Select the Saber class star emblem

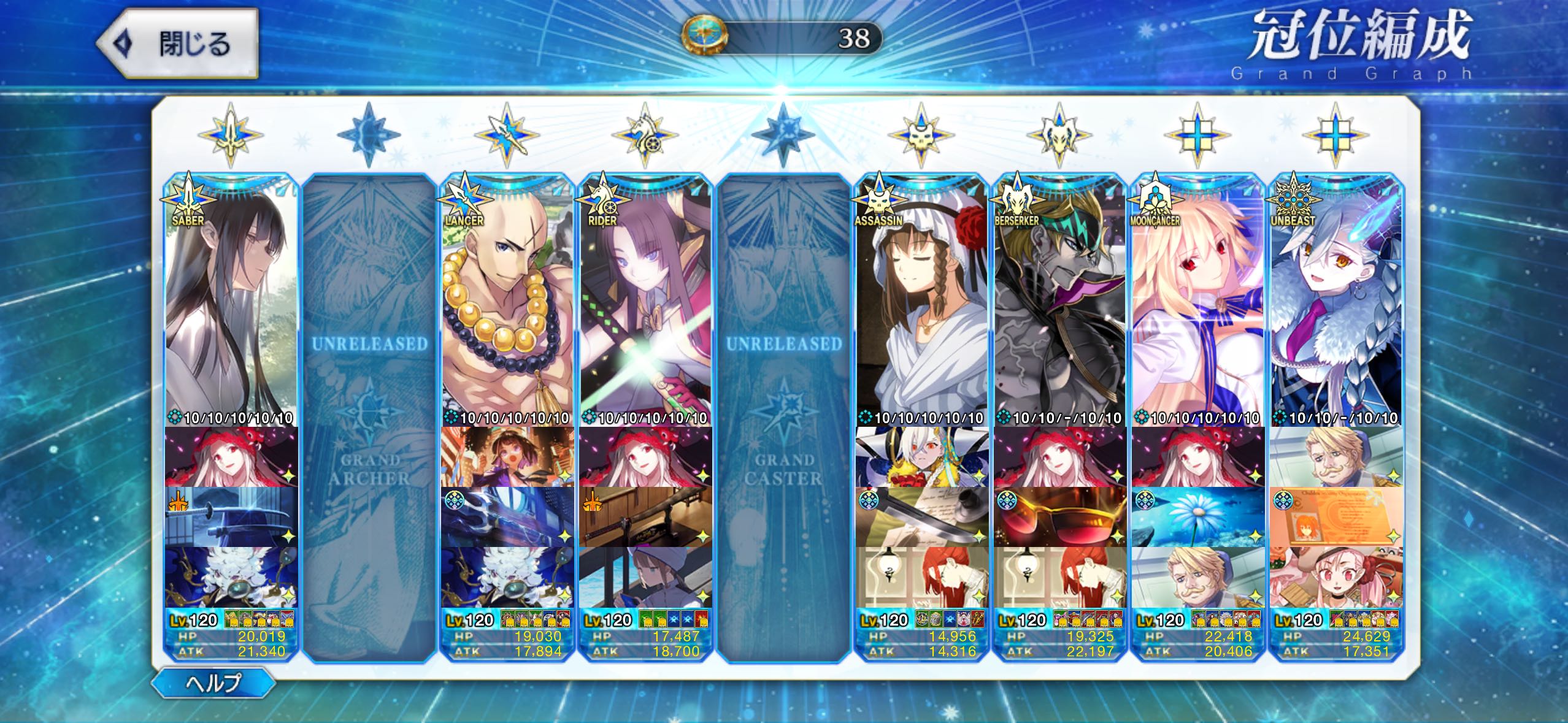click(x=231, y=136)
